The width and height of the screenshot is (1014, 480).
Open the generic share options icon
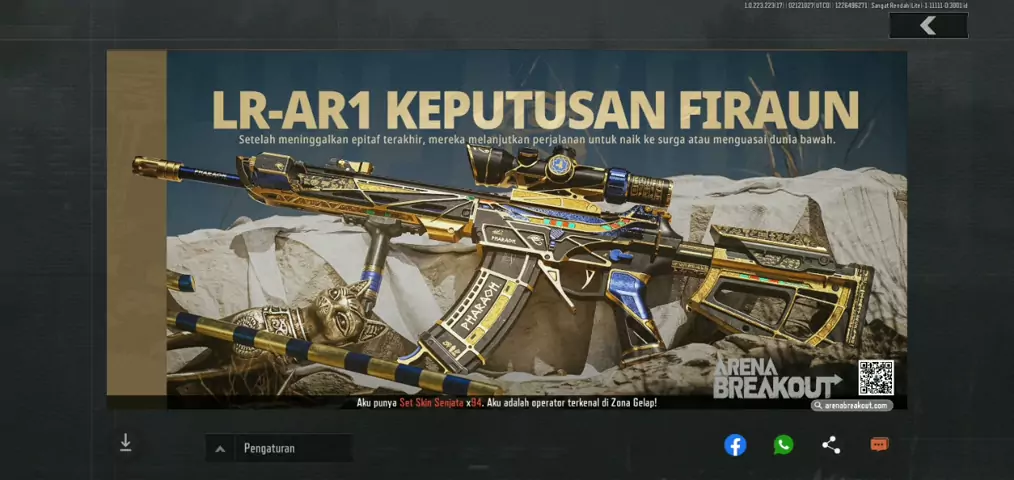(x=831, y=445)
